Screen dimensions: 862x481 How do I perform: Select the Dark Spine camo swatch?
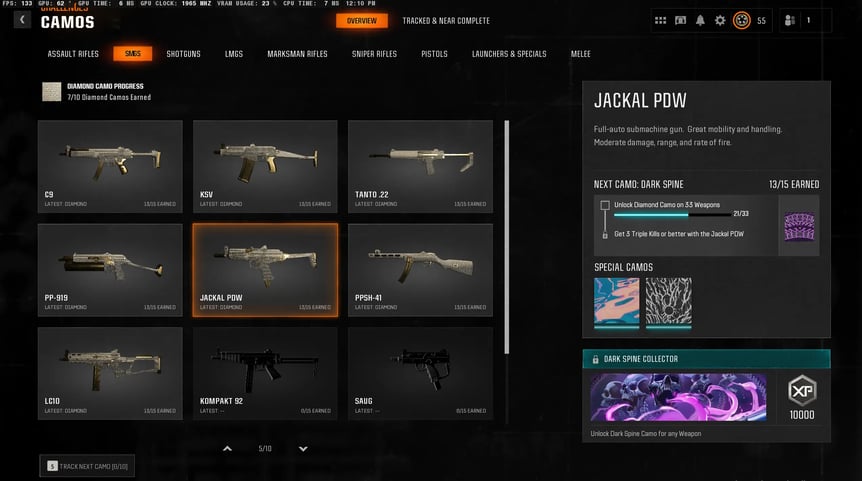(x=798, y=225)
